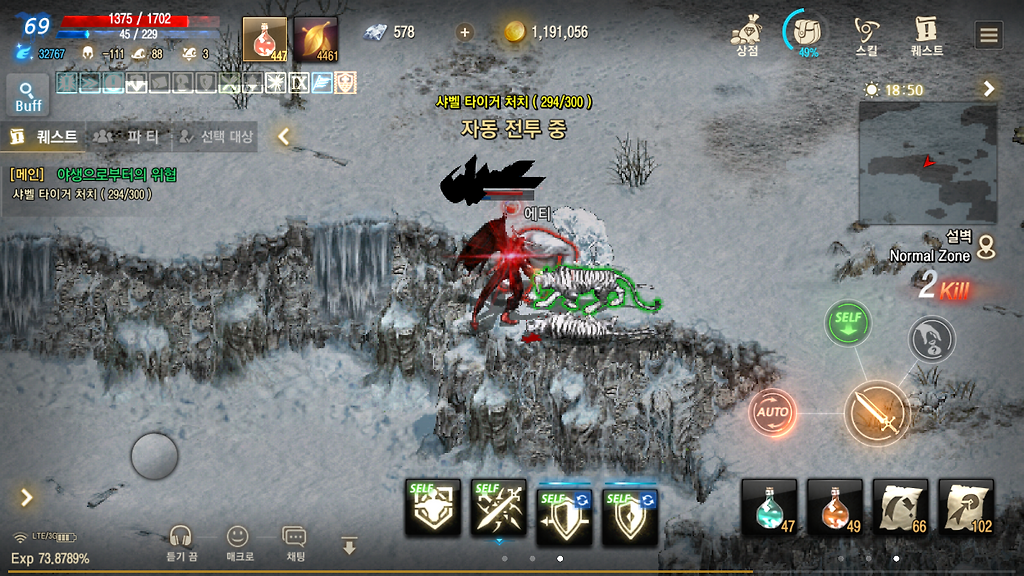Open the Buff search button
The image size is (1024, 576).
click(28, 96)
